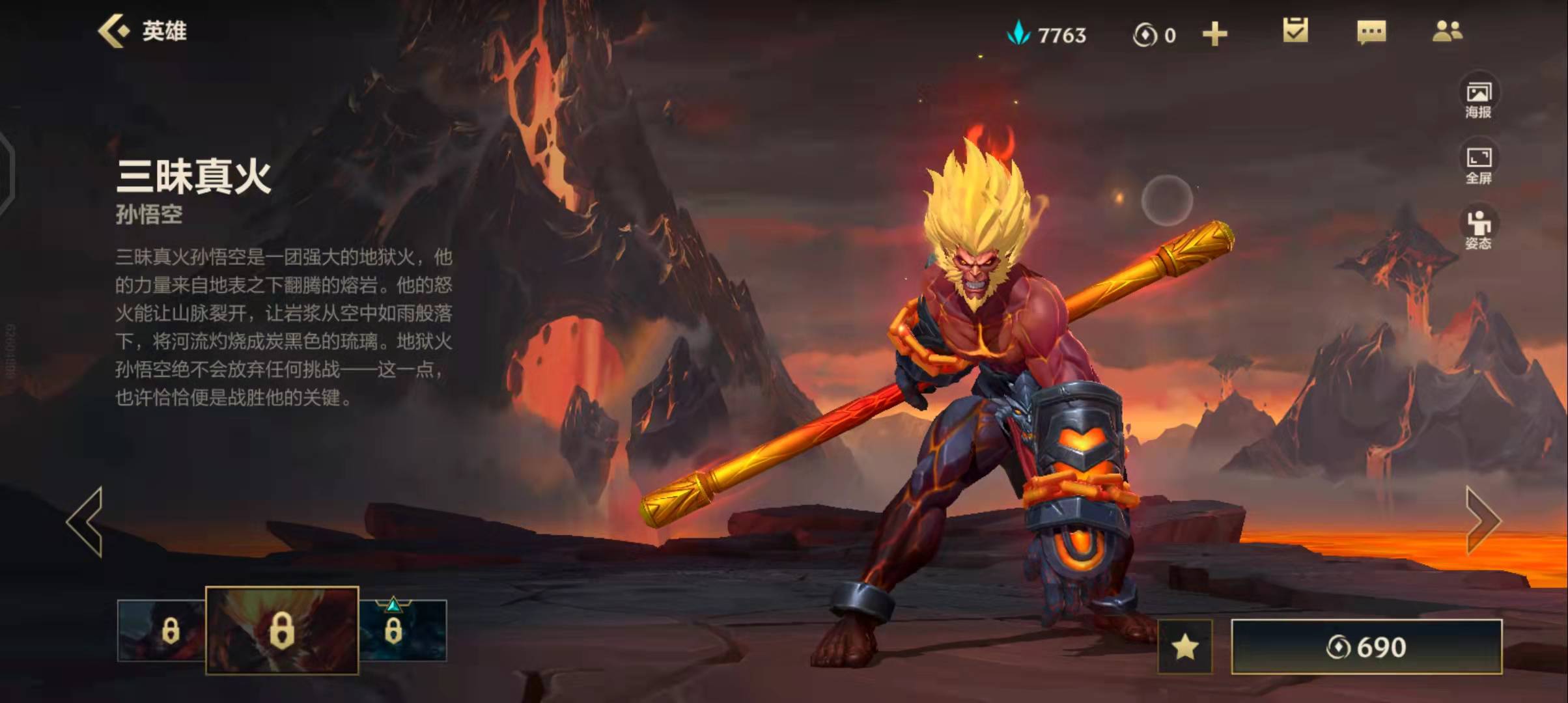Buy the skin for 690
This screenshot has height=703, width=1568.
[1366, 647]
